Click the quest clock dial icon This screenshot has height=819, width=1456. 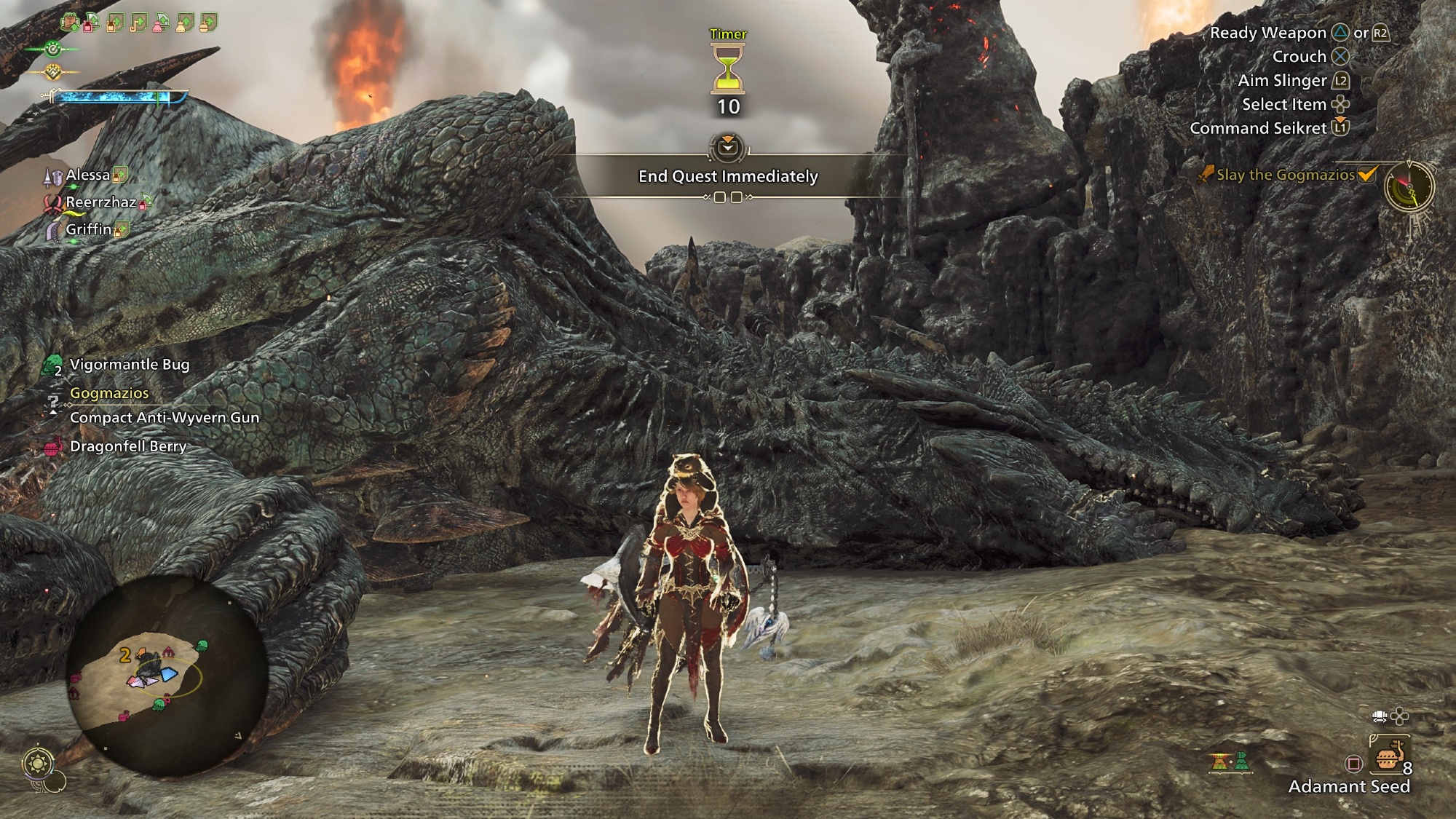tap(1409, 187)
